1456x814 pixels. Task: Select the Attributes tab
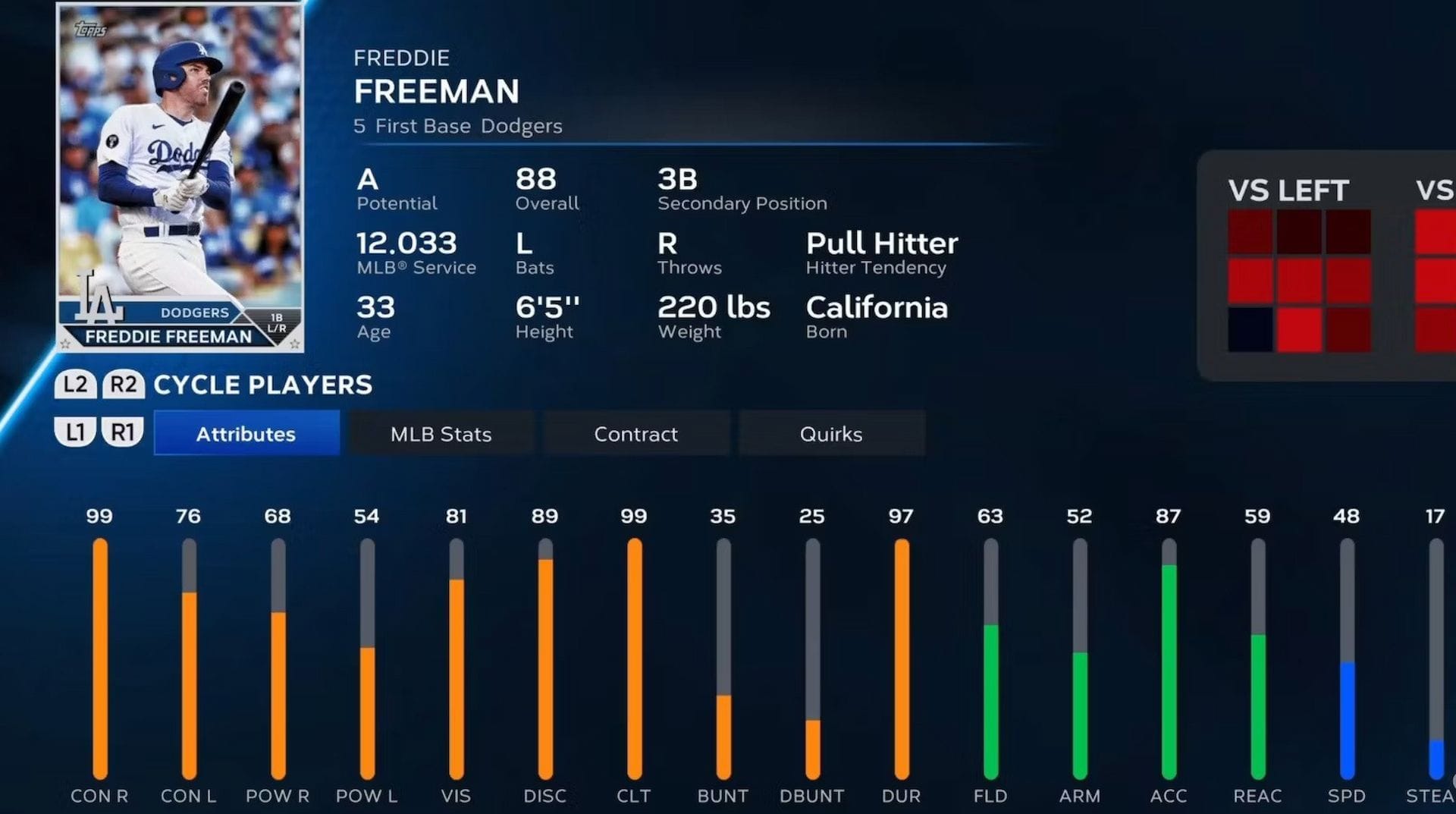click(246, 433)
